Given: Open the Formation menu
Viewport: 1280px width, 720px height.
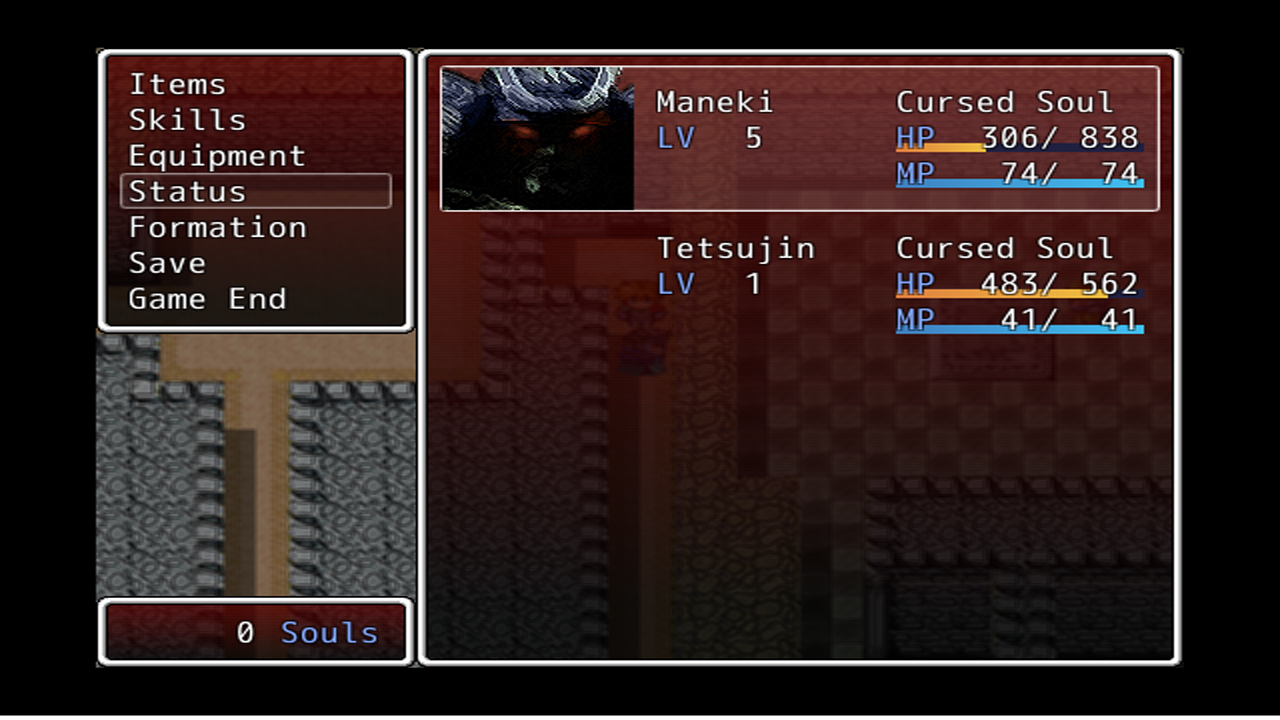Looking at the screenshot, I should point(217,227).
